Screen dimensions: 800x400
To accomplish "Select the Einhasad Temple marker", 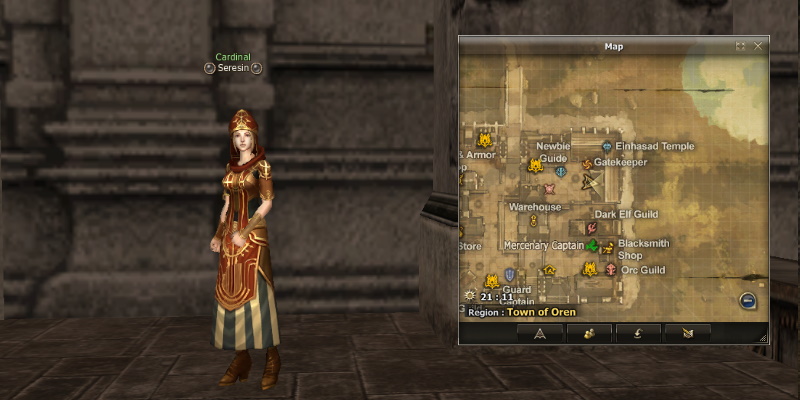I will (606, 146).
